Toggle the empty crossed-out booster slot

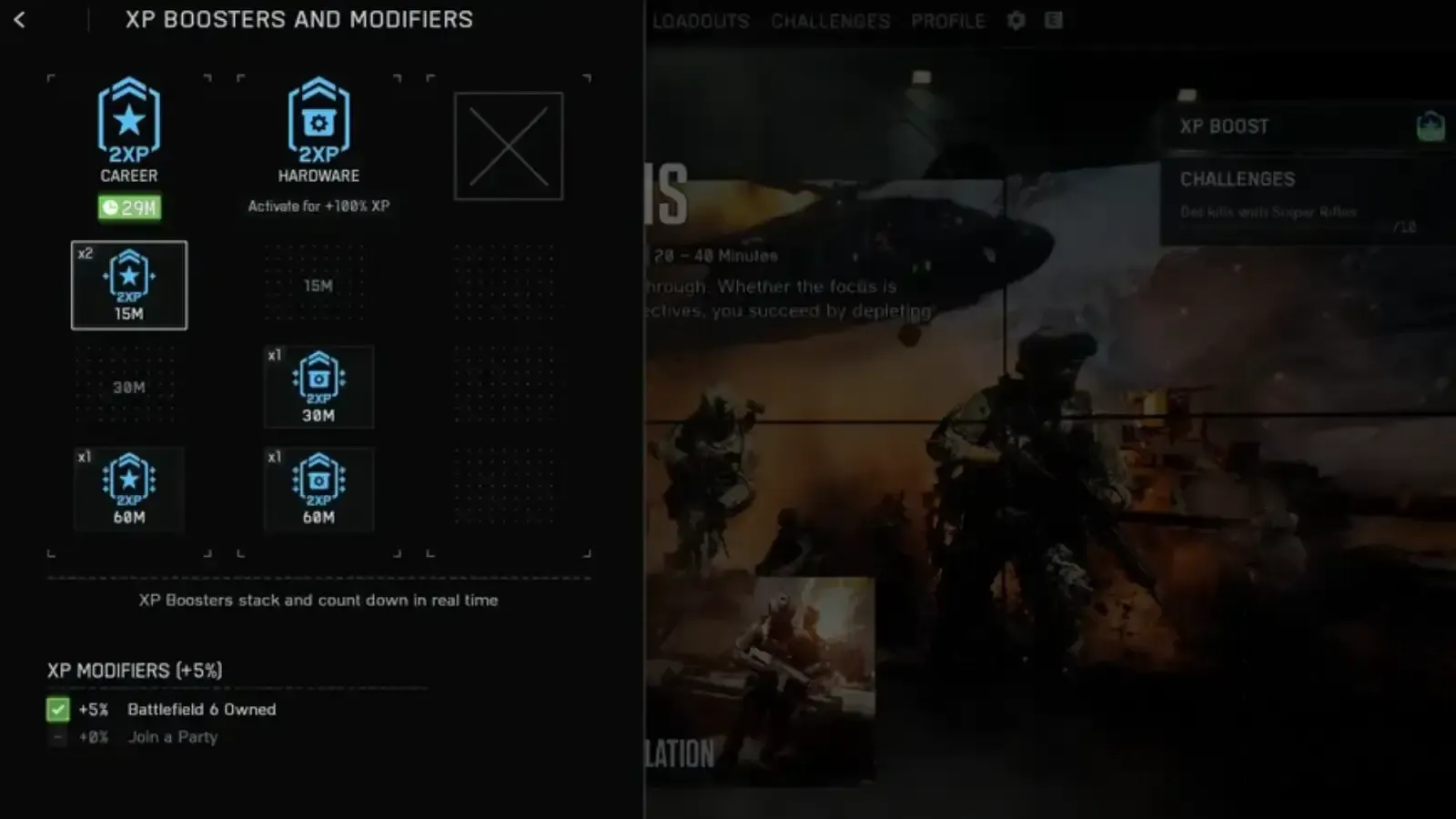point(507,145)
